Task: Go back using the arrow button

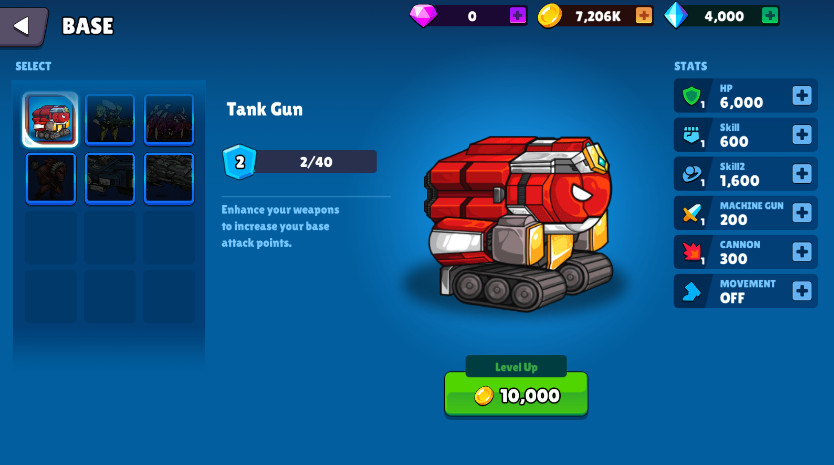Action: pos(23,26)
